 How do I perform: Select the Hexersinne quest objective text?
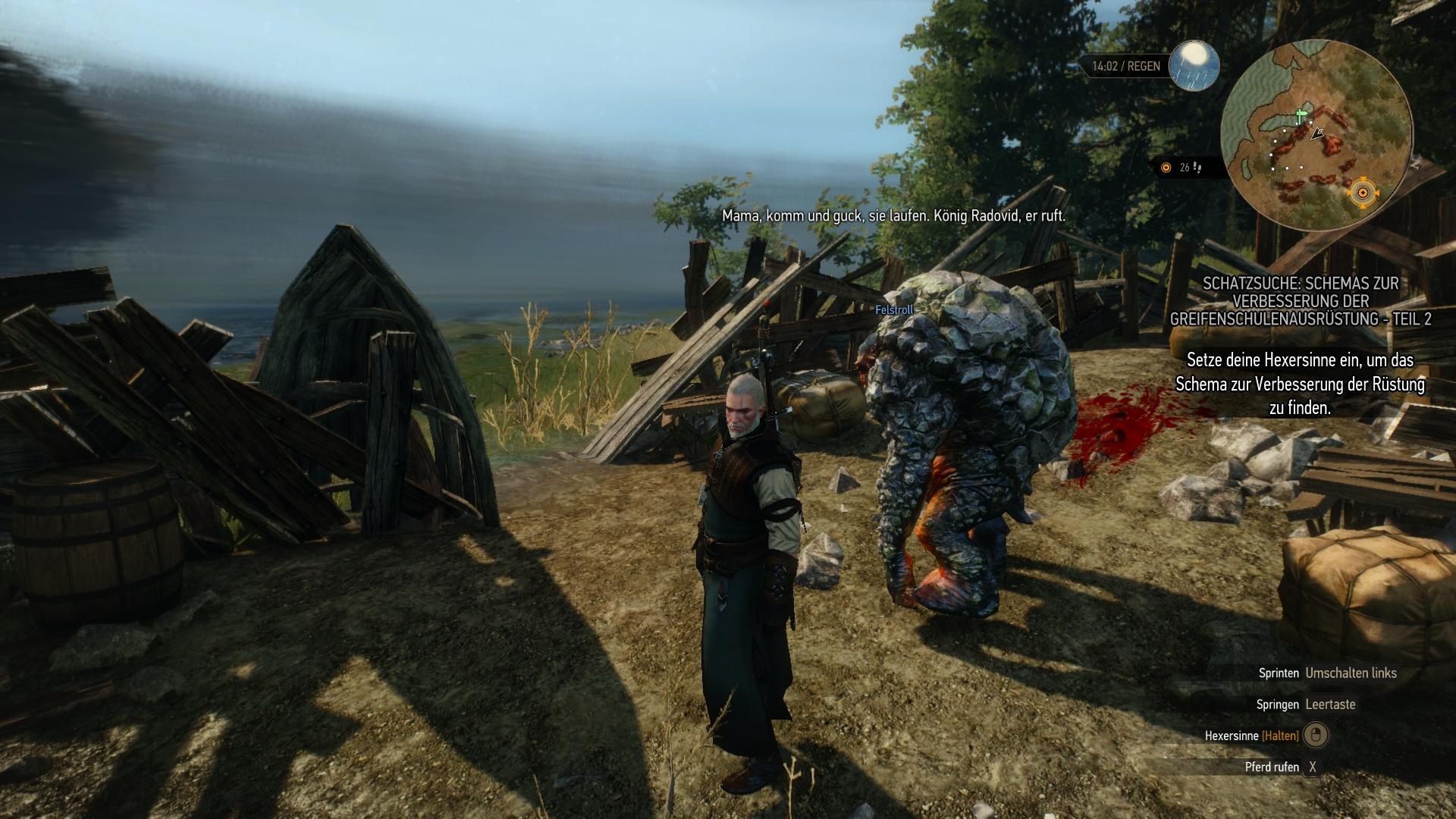pyautogui.click(x=1300, y=384)
